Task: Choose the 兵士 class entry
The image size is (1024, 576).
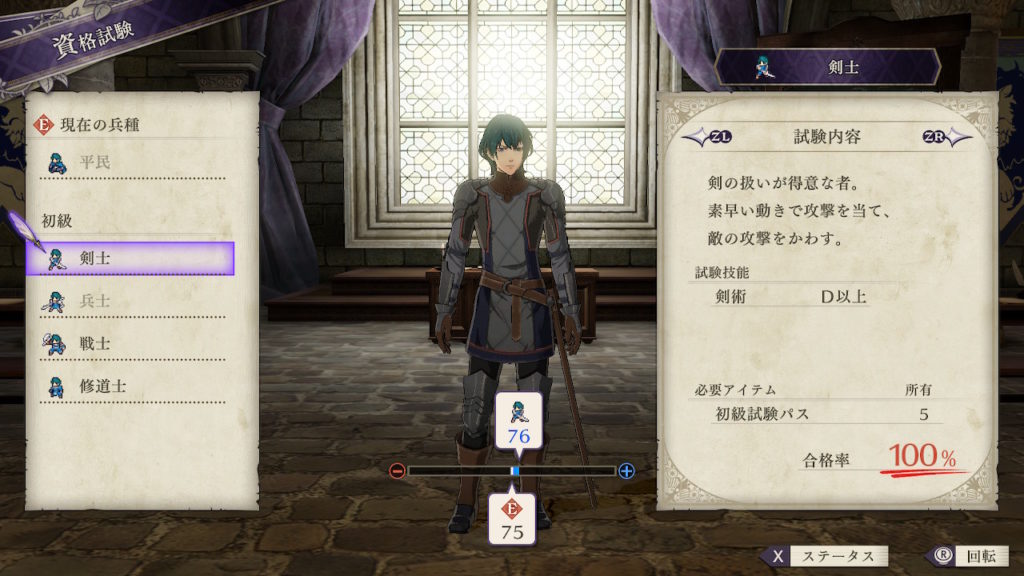Action: 131,301
